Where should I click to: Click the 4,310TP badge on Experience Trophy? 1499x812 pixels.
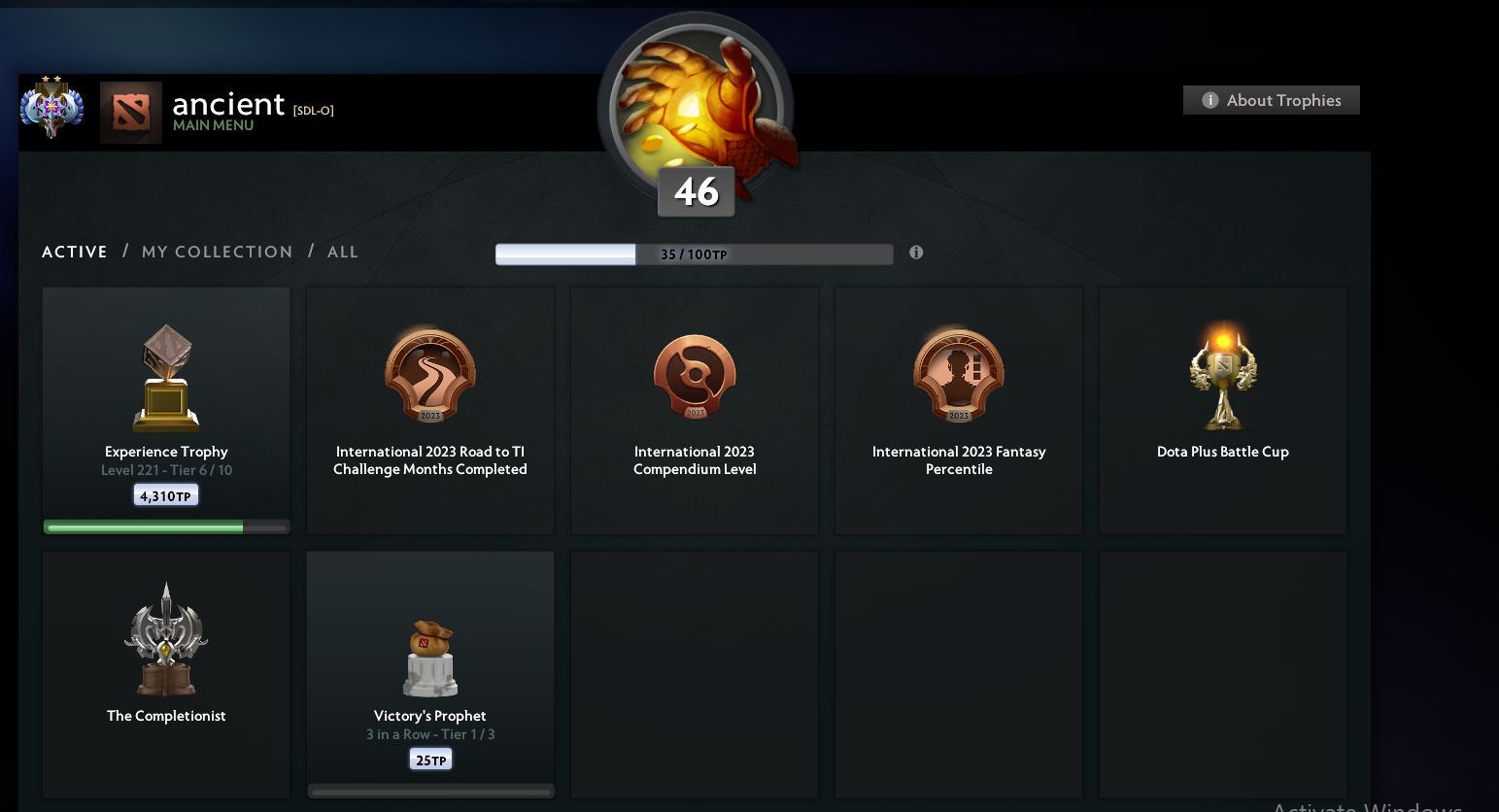[165, 494]
